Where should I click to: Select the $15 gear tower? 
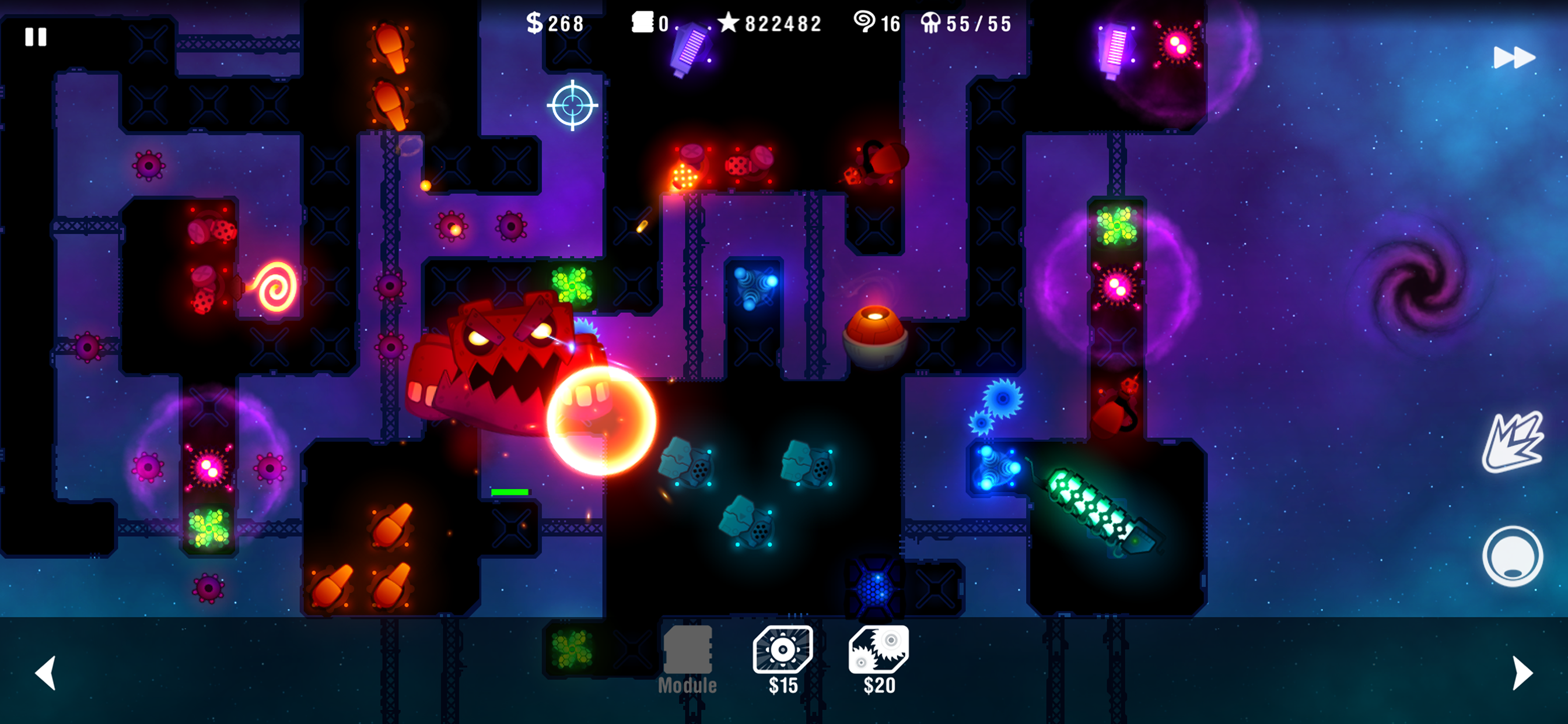783,650
